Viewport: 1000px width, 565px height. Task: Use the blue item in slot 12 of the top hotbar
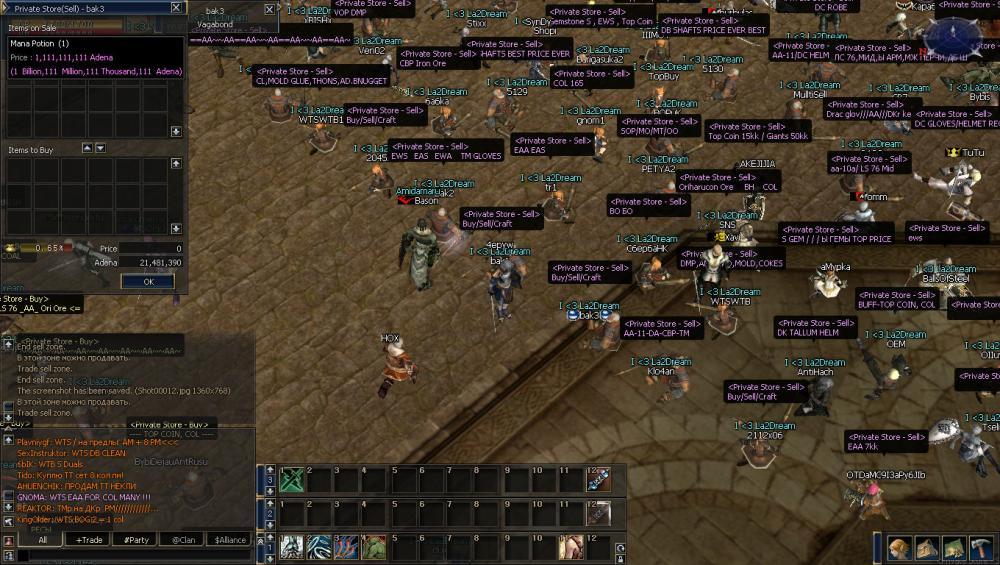coord(598,480)
